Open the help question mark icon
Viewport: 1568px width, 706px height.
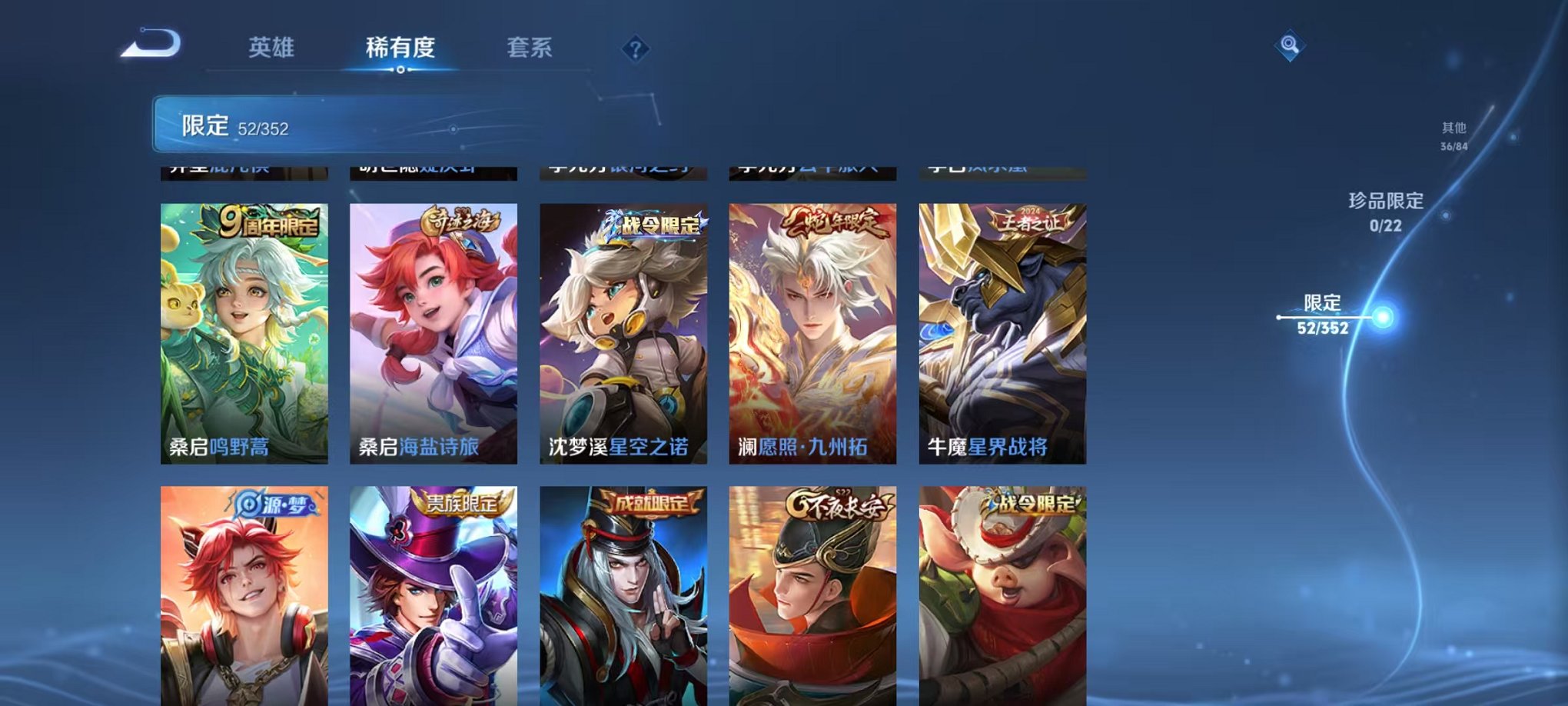(635, 50)
